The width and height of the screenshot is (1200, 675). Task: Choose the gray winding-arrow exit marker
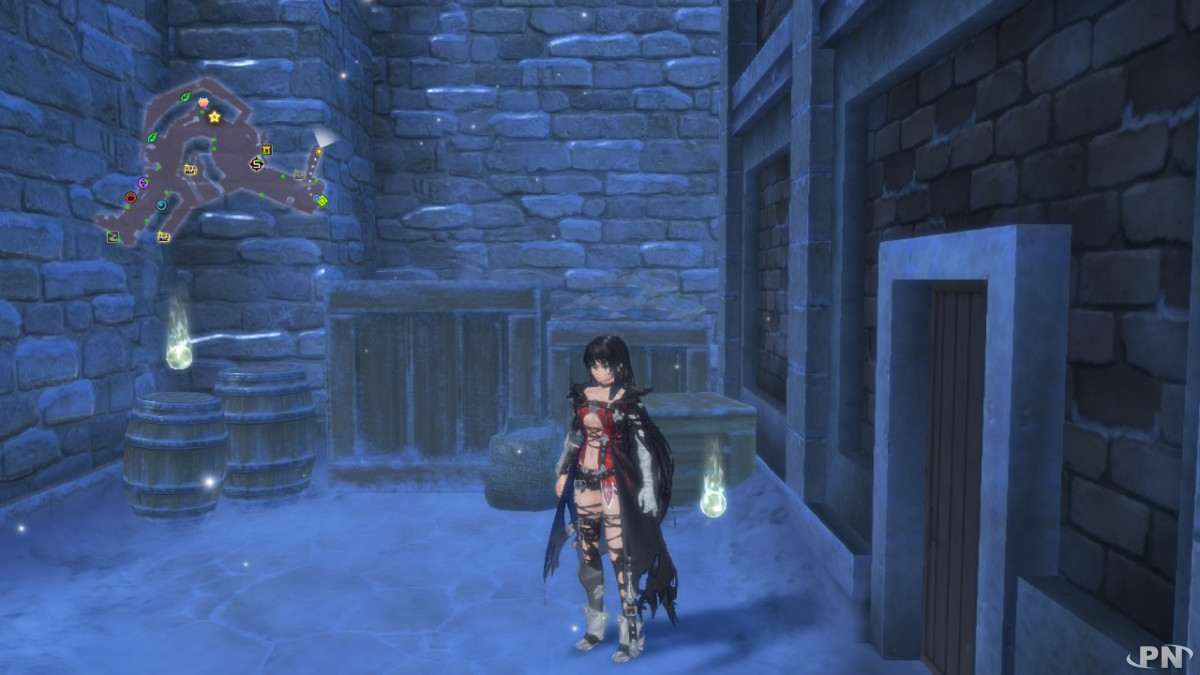113,236
